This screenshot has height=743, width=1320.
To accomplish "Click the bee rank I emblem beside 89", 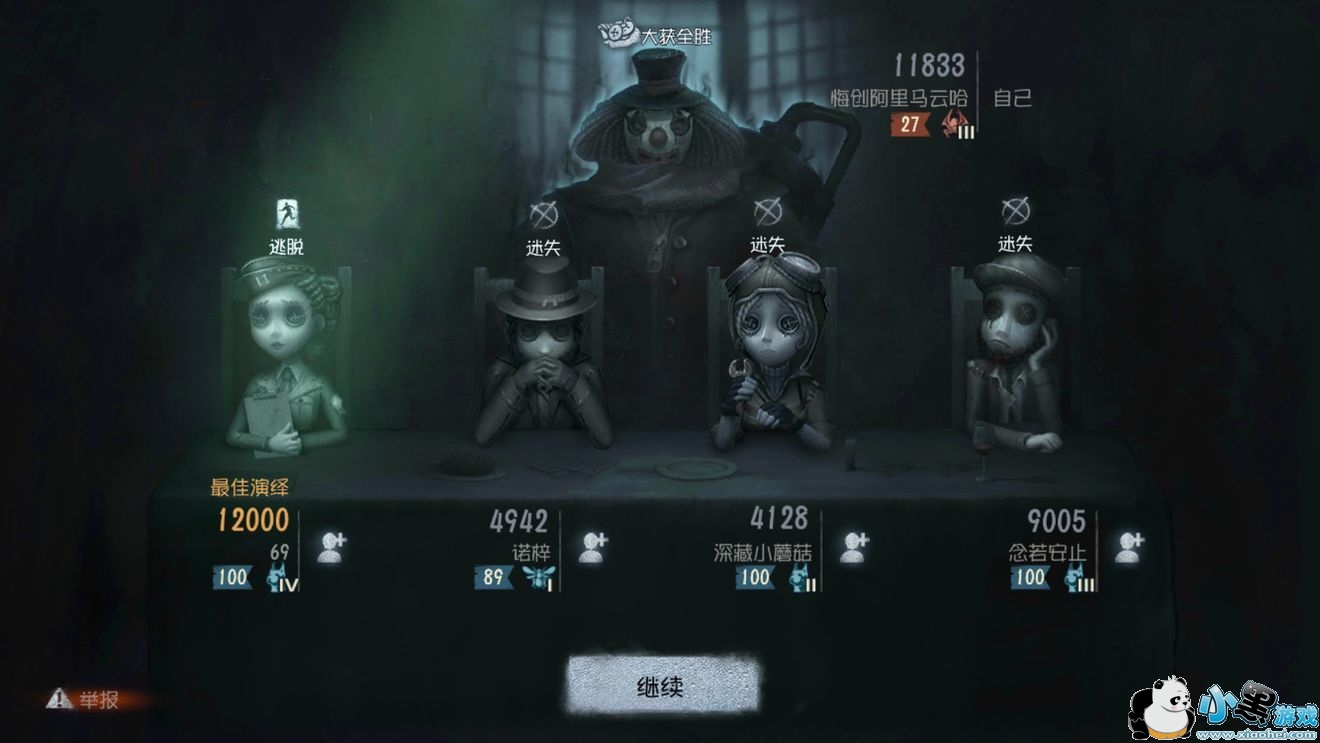I will [537, 578].
